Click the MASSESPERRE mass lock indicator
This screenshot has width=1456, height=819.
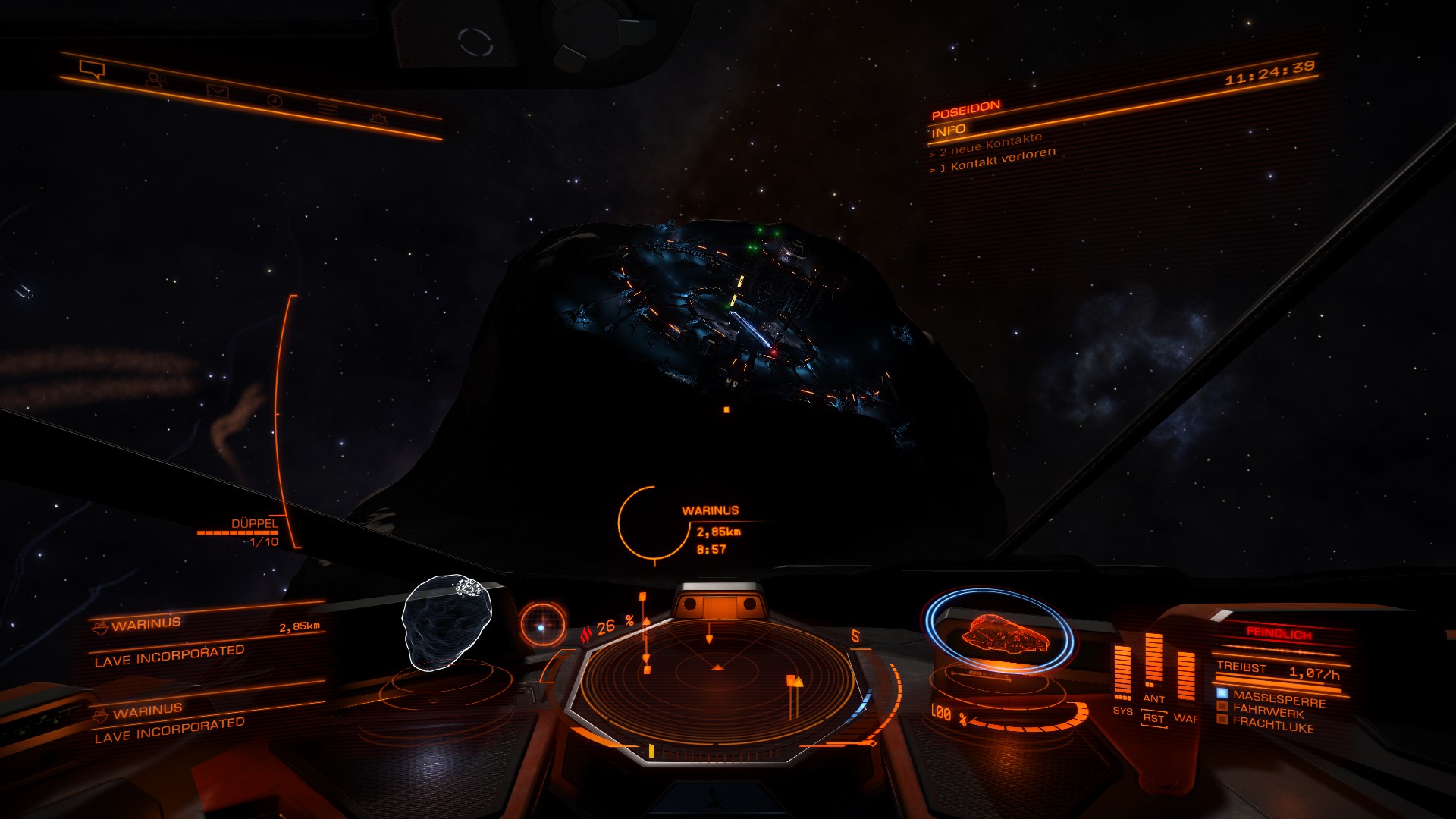point(1279,698)
